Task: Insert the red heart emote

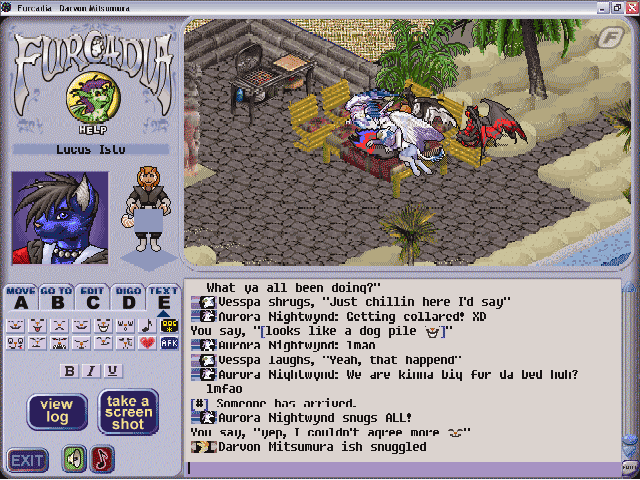Action: [148, 343]
